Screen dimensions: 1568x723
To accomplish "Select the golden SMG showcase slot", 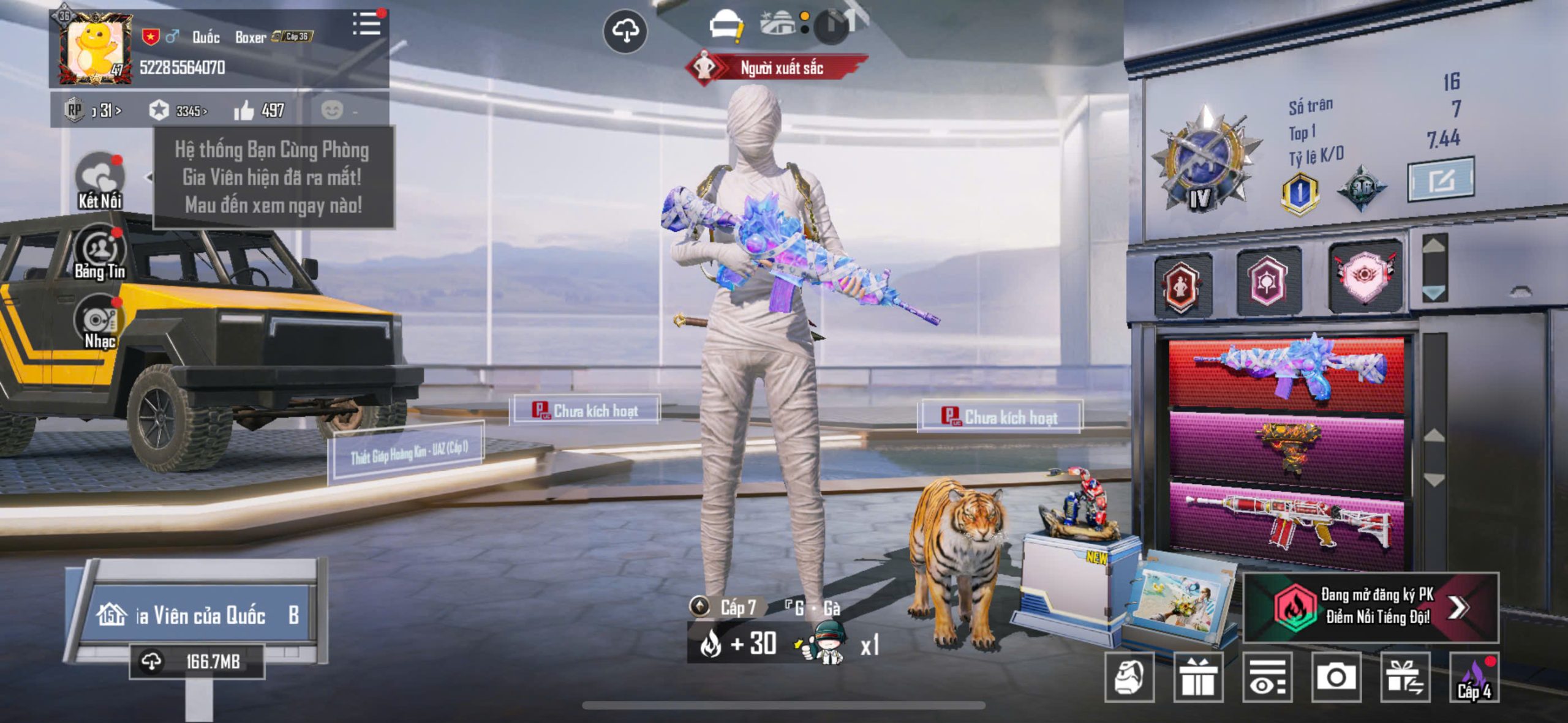I will point(1286,450).
